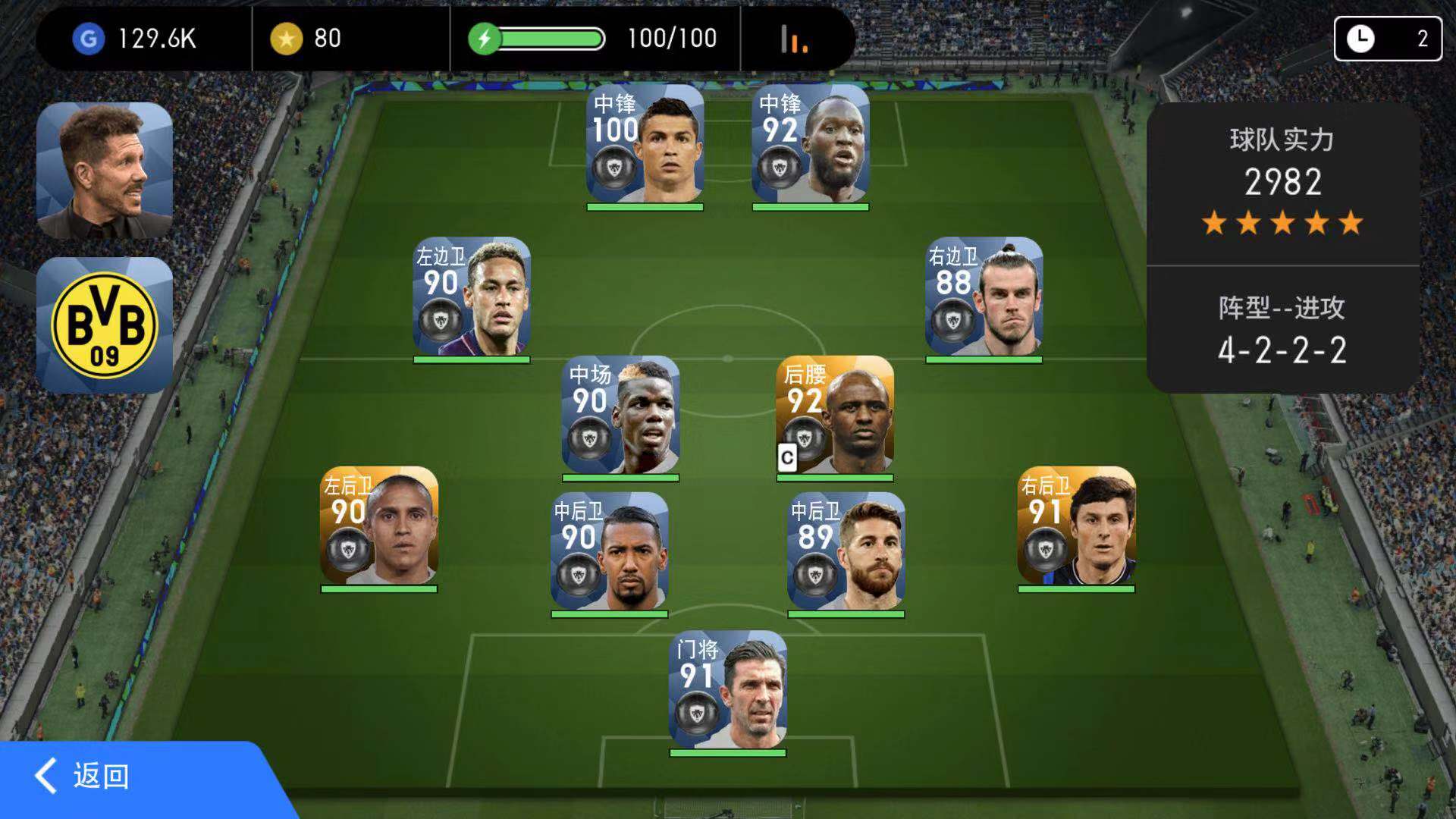This screenshot has height=819, width=1456.
Task: Select the captain 后腰 92 card
Action: click(834, 416)
